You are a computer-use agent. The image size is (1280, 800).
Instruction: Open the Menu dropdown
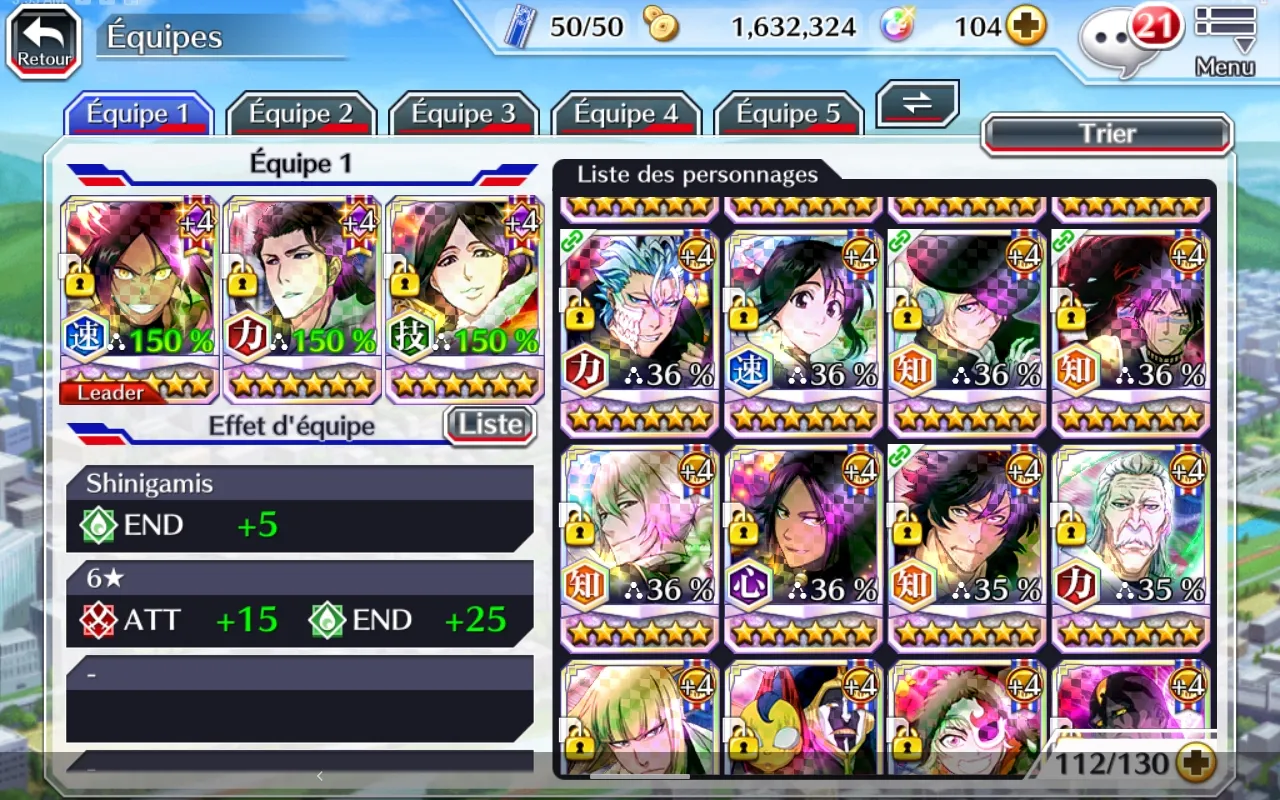click(1225, 41)
